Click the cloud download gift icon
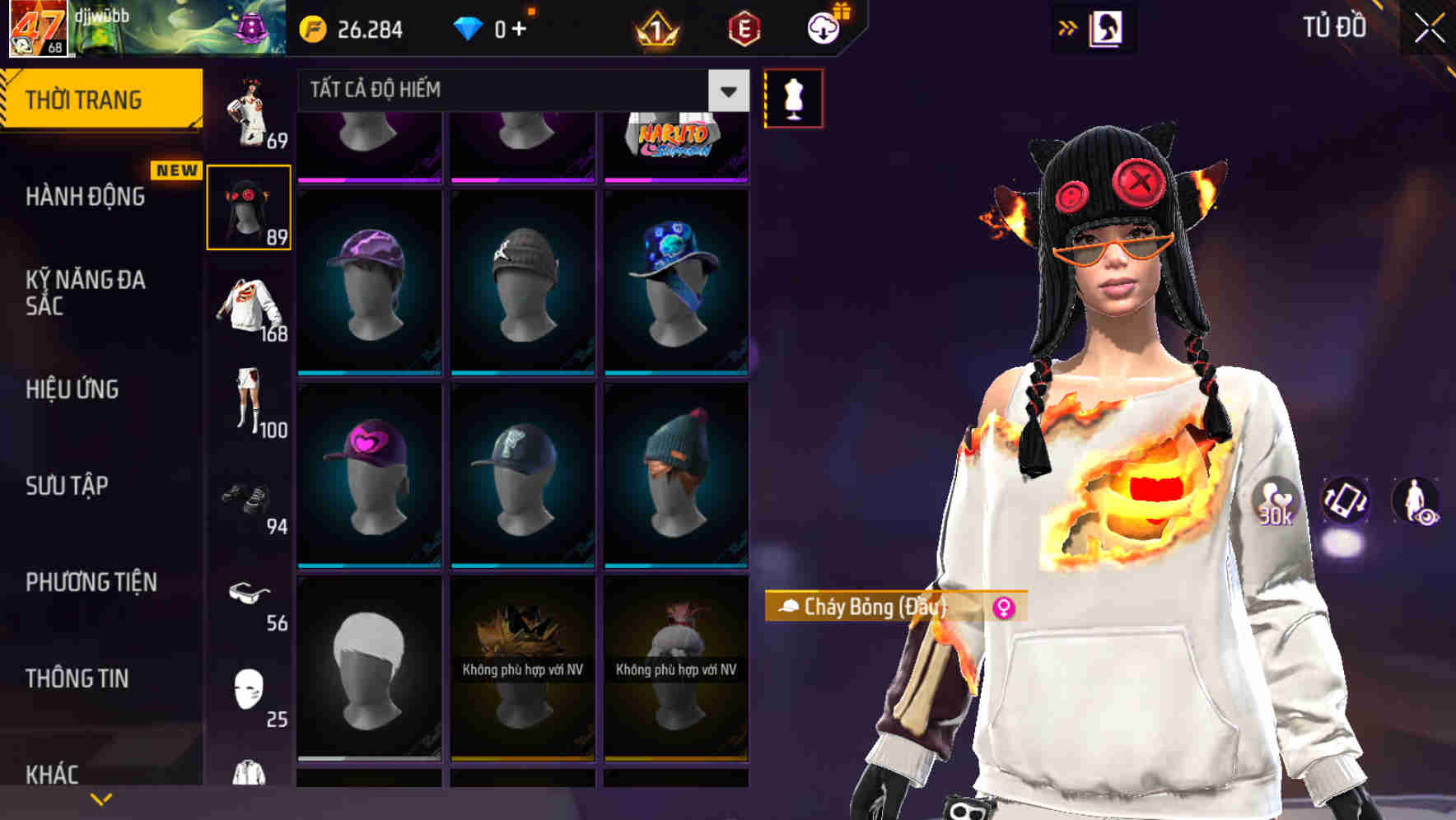The height and width of the screenshot is (820, 1456). pos(823,27)
